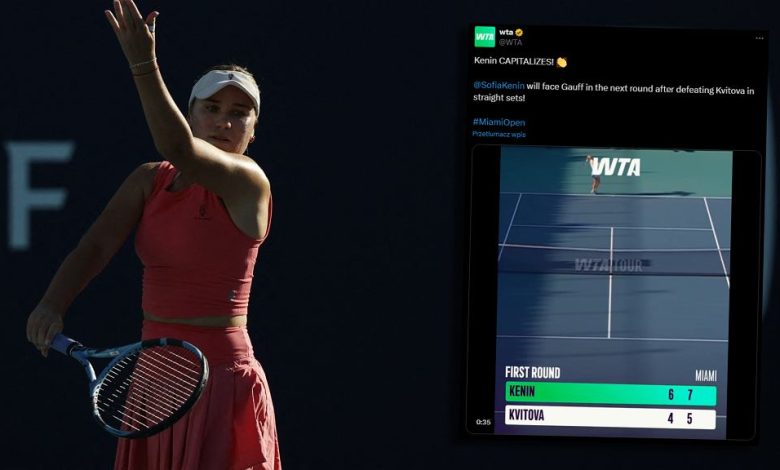Open the #MiamiOpen hashtag
Image resolution: width=780 pixels, height=470 pixels.
pyautogui.click(x=499, y=122)
